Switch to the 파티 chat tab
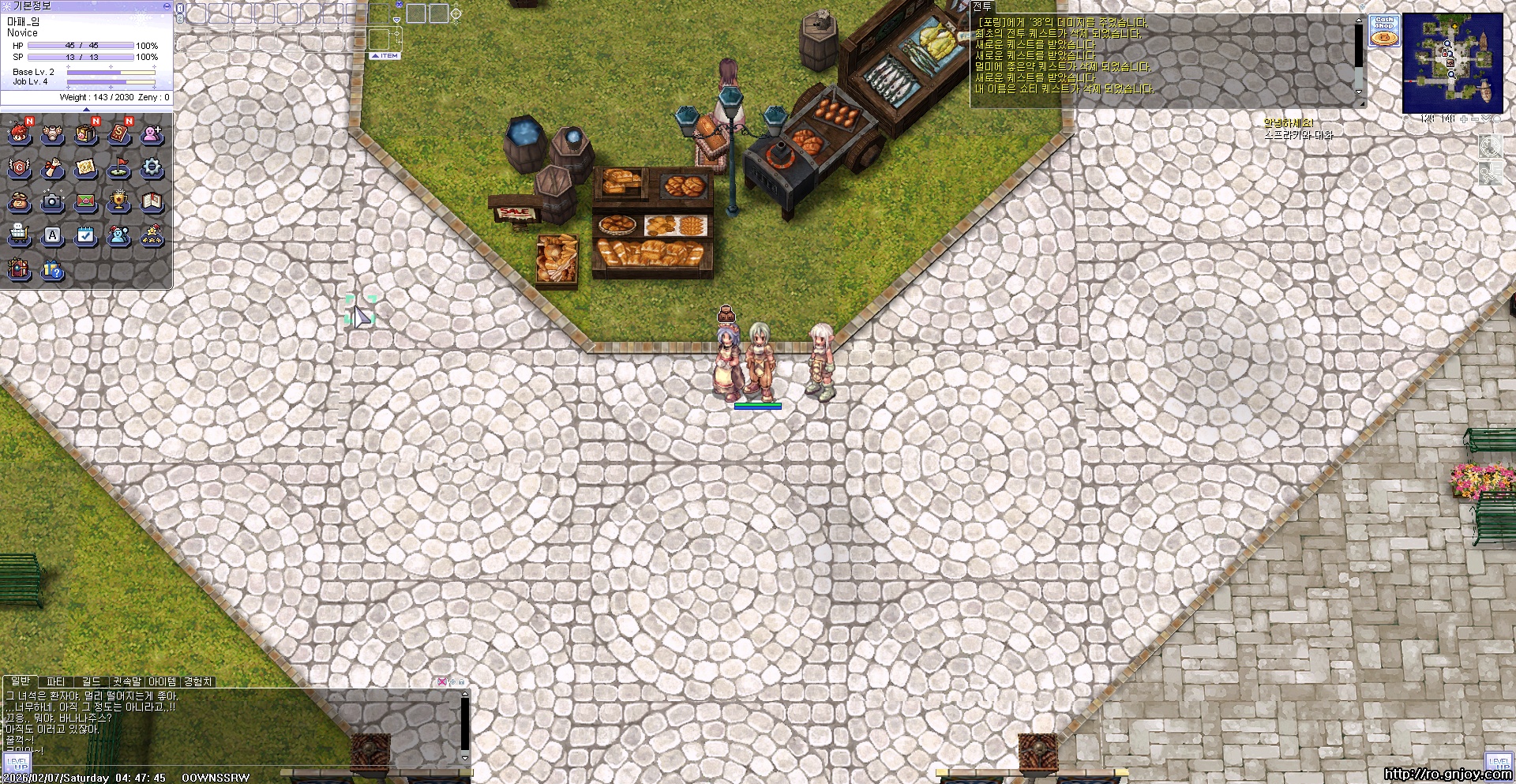Image resolution: width=1516 pixels, height=784 pixels. coord(55,681)
